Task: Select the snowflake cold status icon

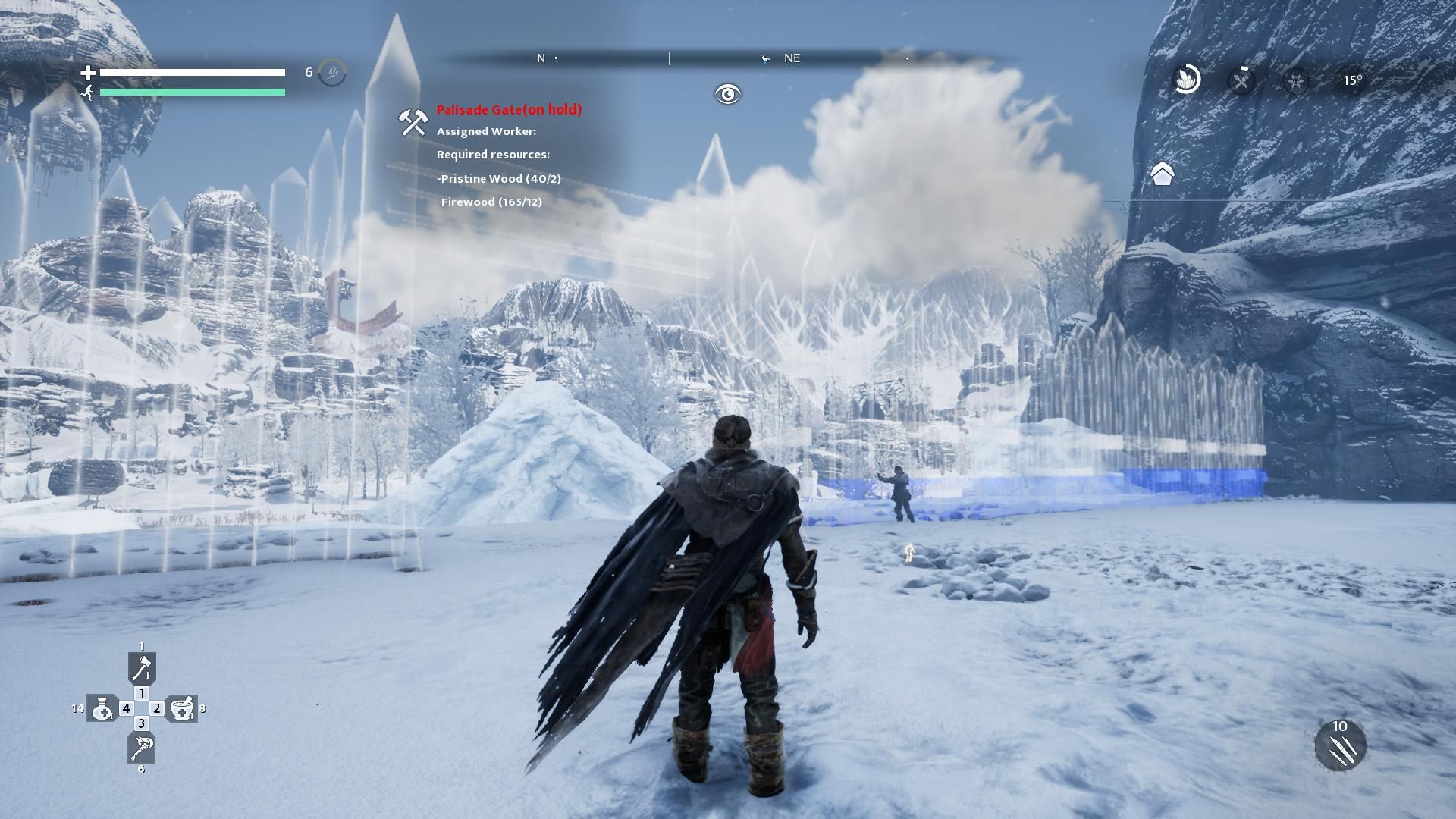Action: (1296, 80)
